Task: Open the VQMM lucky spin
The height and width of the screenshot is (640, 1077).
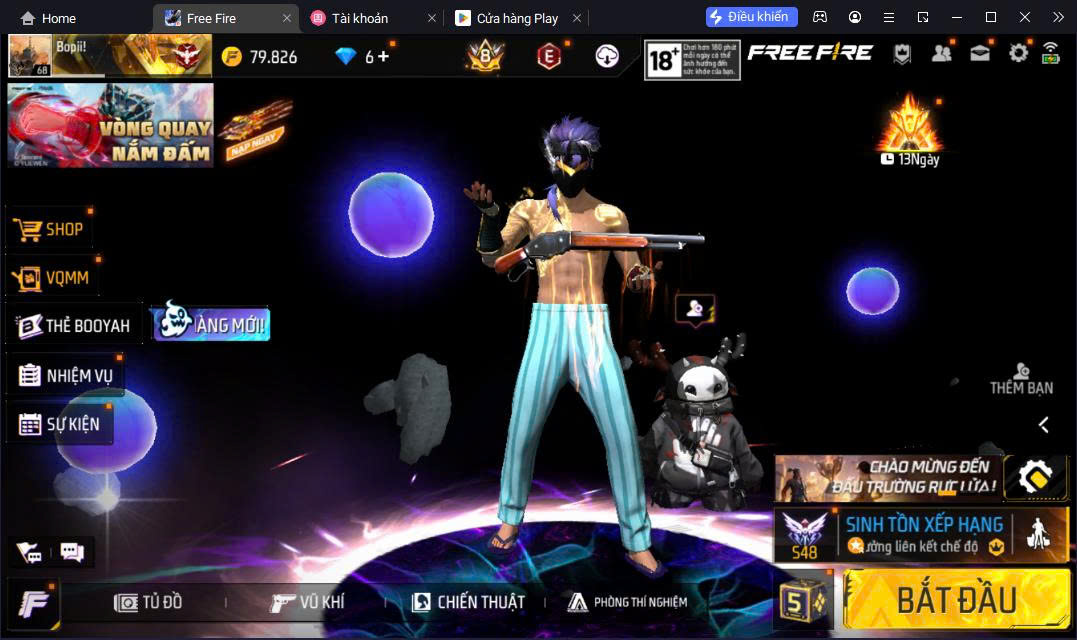Action: (x=54, y=278)
